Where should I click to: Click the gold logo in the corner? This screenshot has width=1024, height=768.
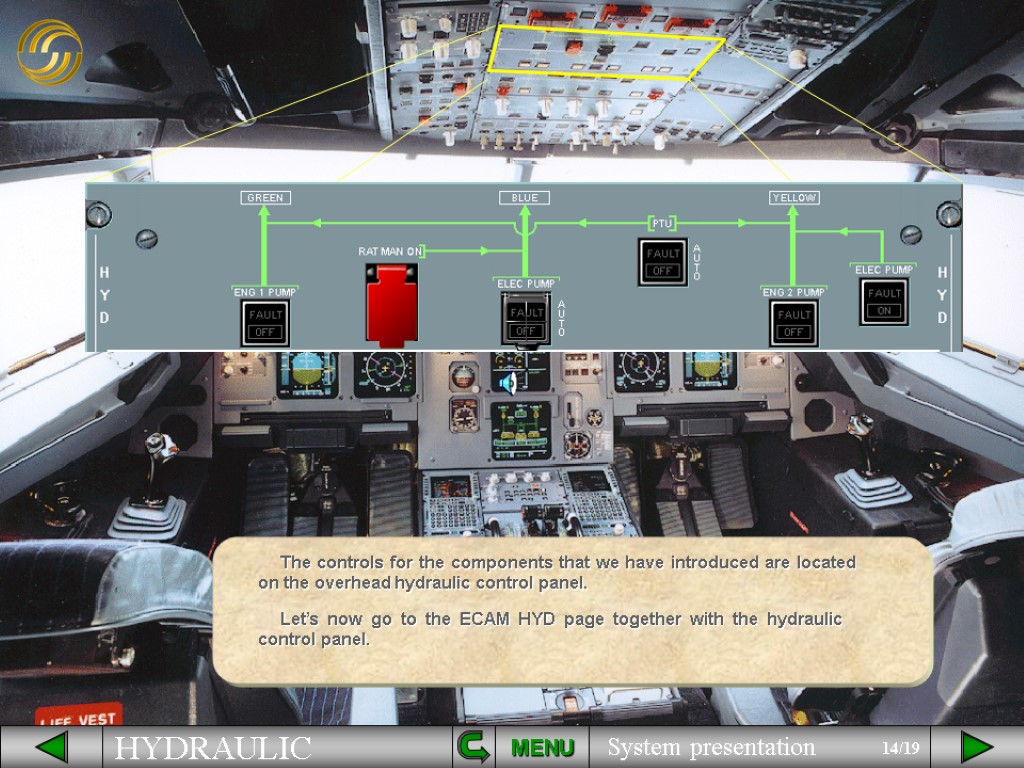pyautogui.click(x=50, y=52)
